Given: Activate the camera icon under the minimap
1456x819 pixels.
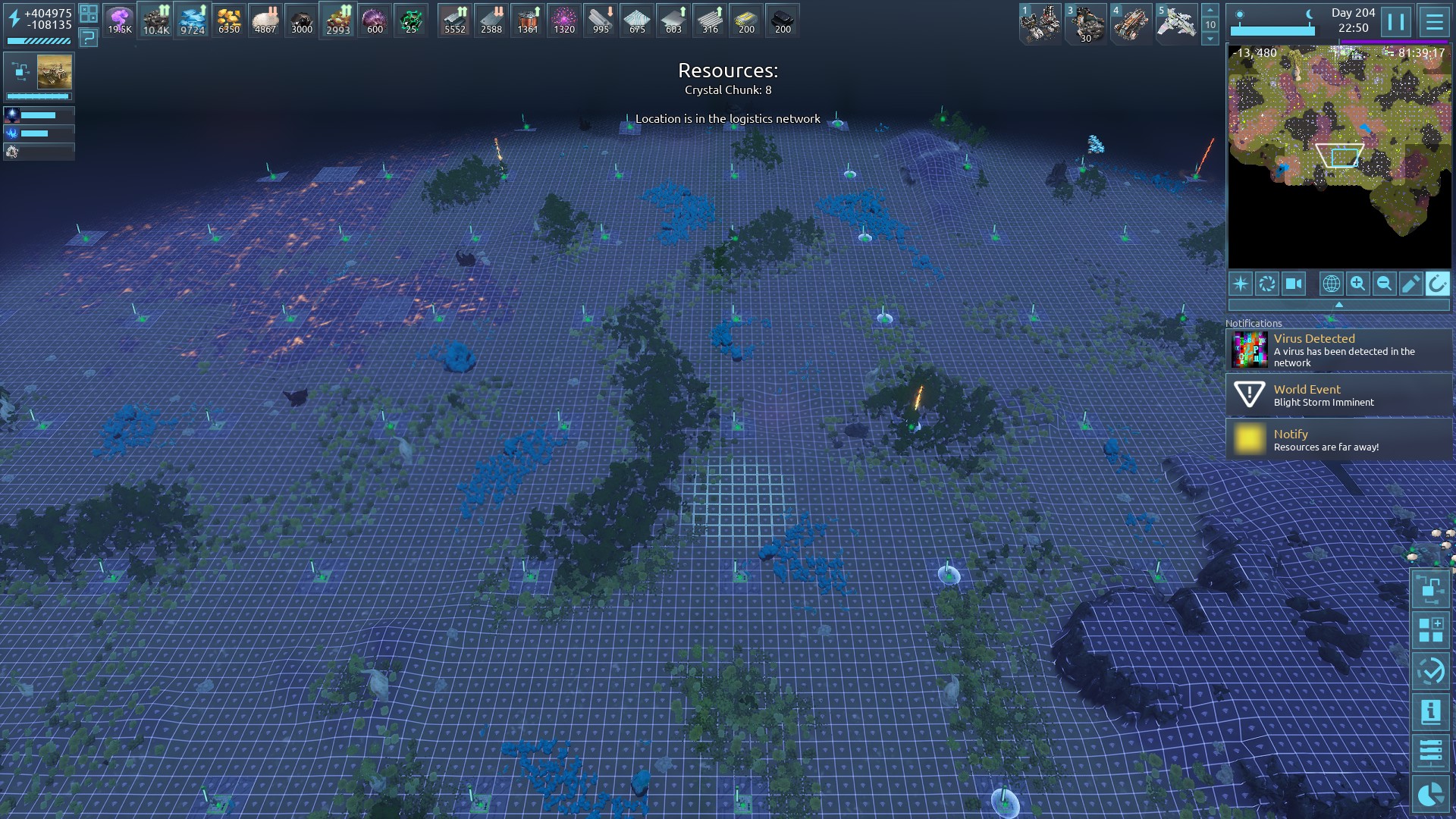Looking at the screenshot, I should (1294, 284).
